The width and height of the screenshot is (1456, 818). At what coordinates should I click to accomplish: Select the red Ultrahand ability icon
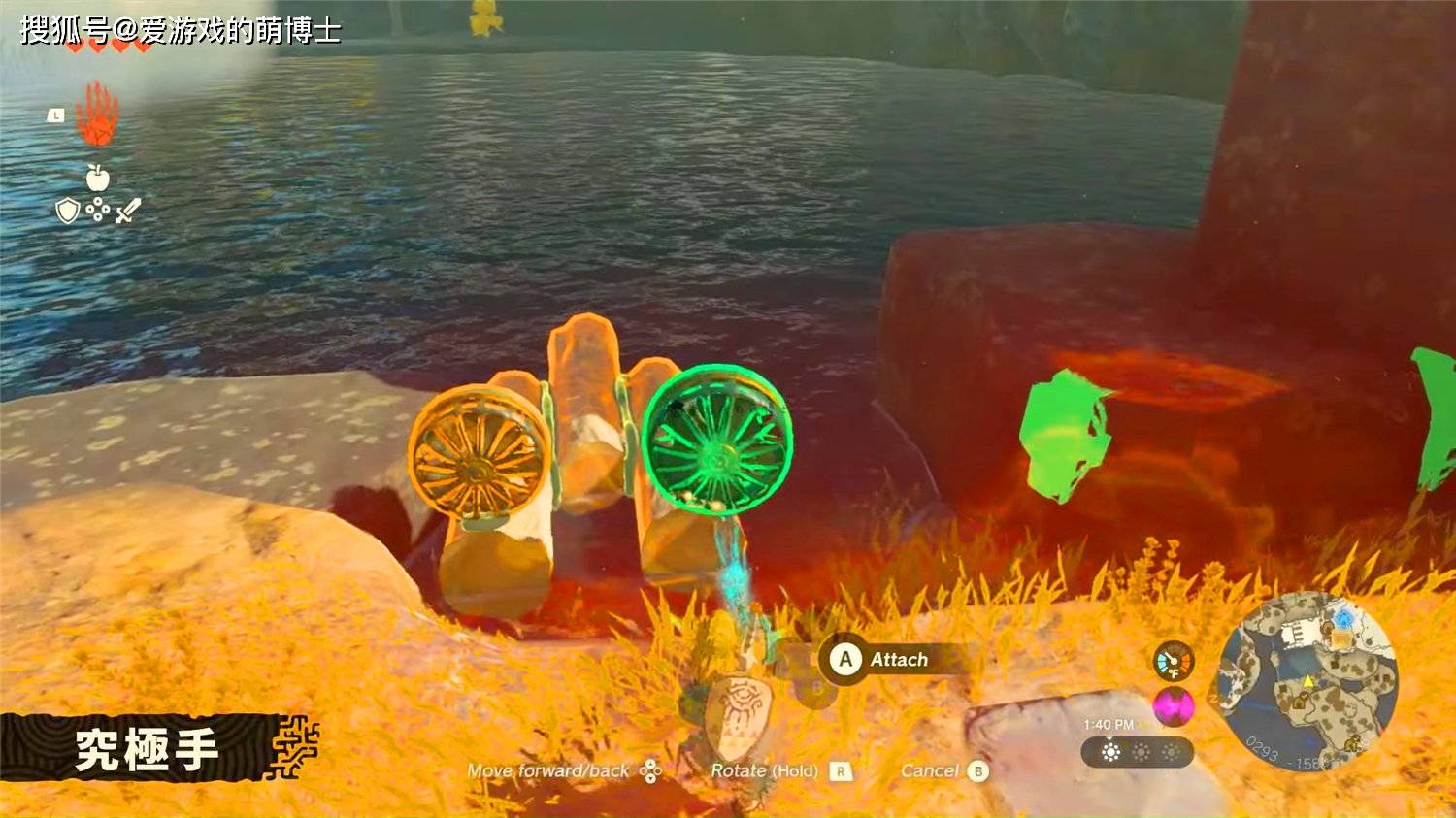pos(98,115)
